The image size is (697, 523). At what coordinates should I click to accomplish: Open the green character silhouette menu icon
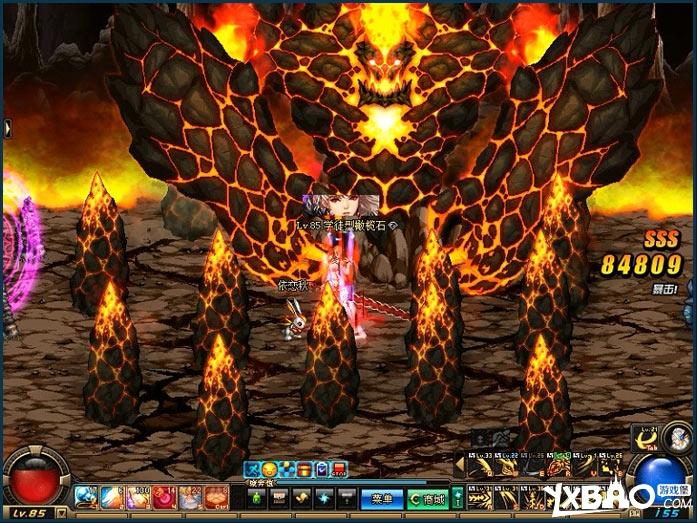pyautogui.click(x=257, y=497)
